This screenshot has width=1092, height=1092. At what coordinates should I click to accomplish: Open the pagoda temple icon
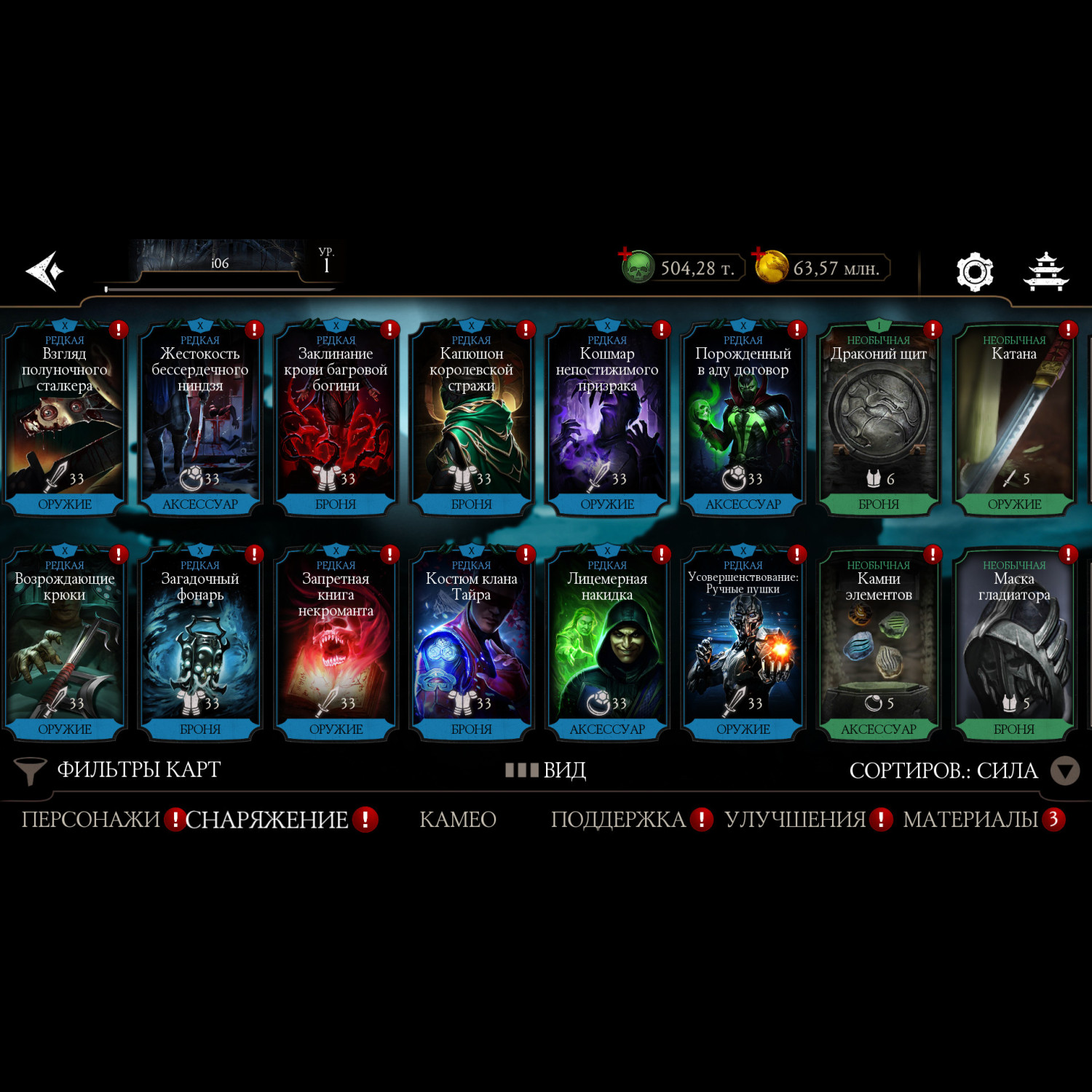(x=1045, y=272)
